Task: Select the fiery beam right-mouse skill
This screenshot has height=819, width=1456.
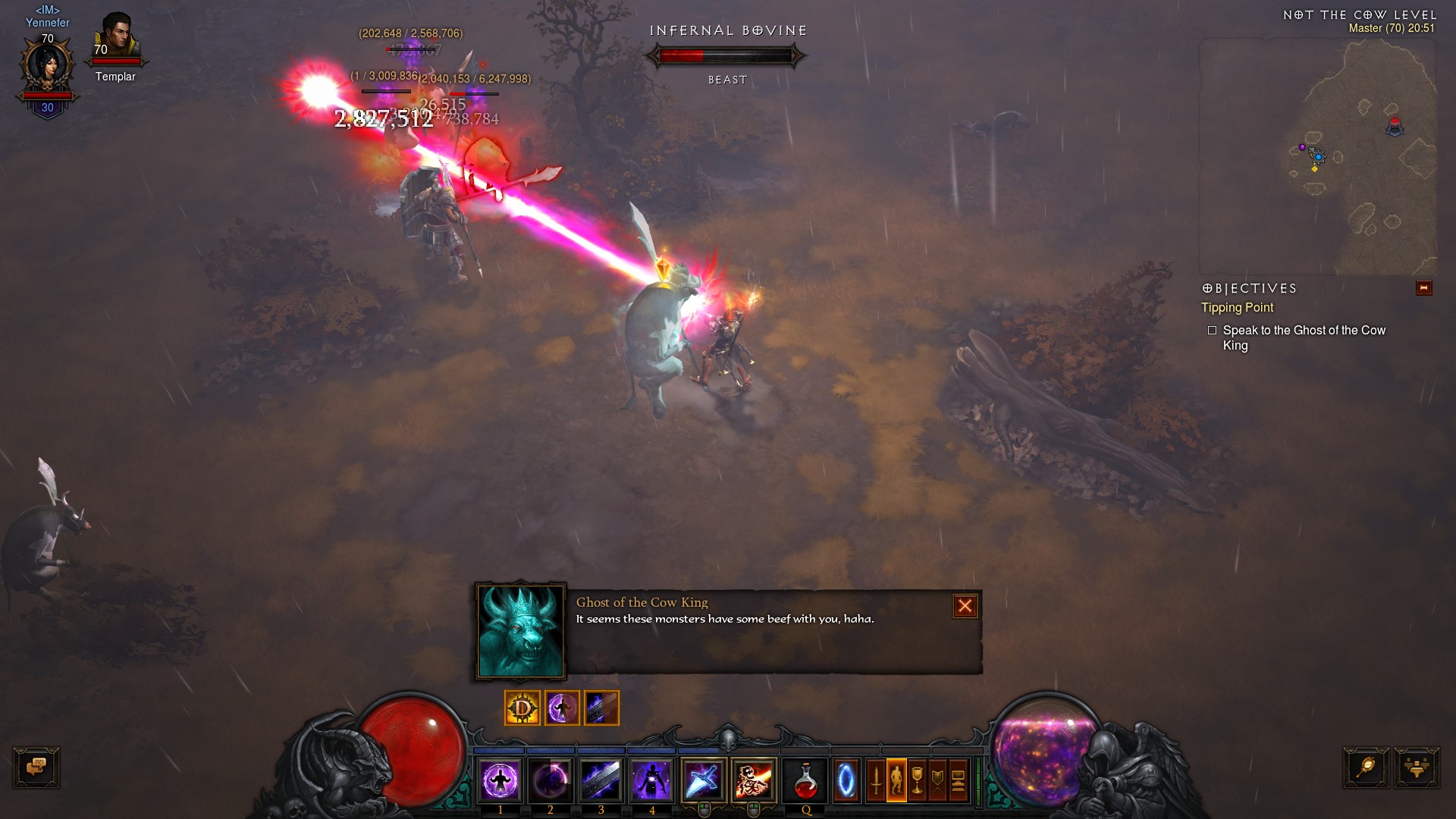Action: 754,780
